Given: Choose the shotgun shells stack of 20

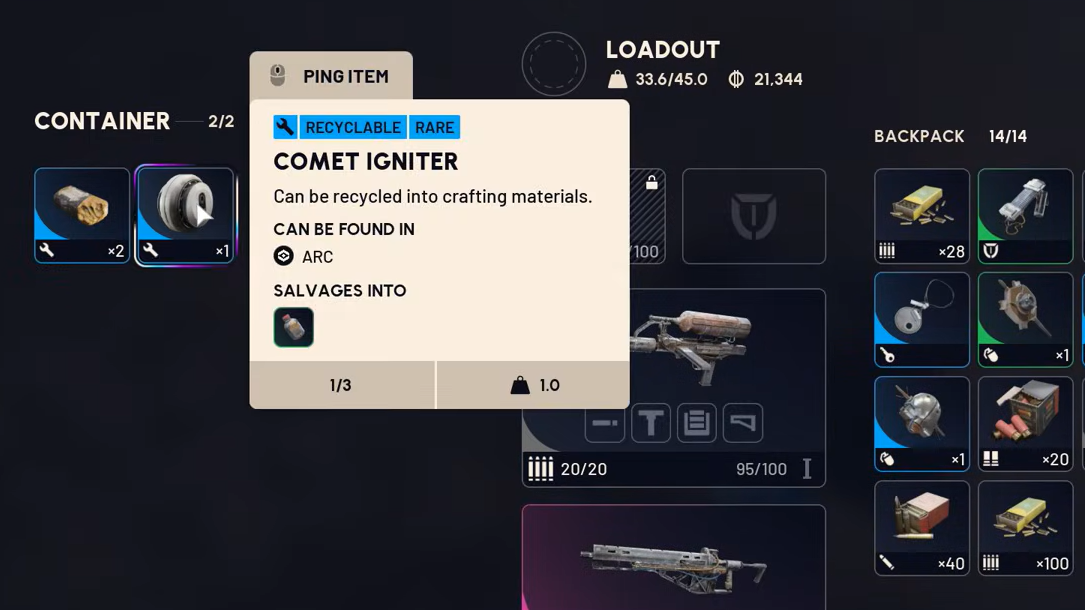Looking at the screenshot, I should click(1025, 424).
